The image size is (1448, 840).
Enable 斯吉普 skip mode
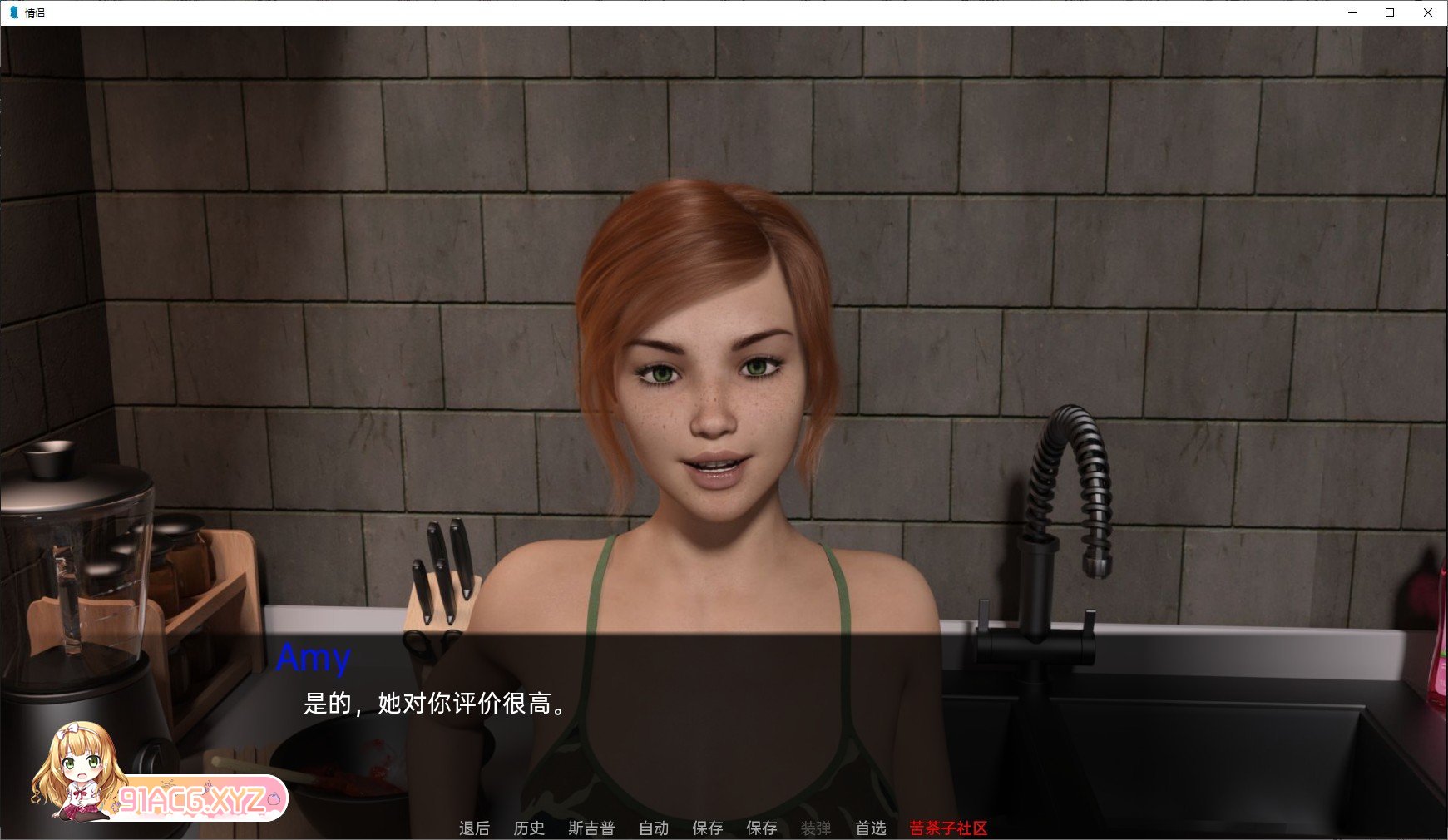pos(592,828)
